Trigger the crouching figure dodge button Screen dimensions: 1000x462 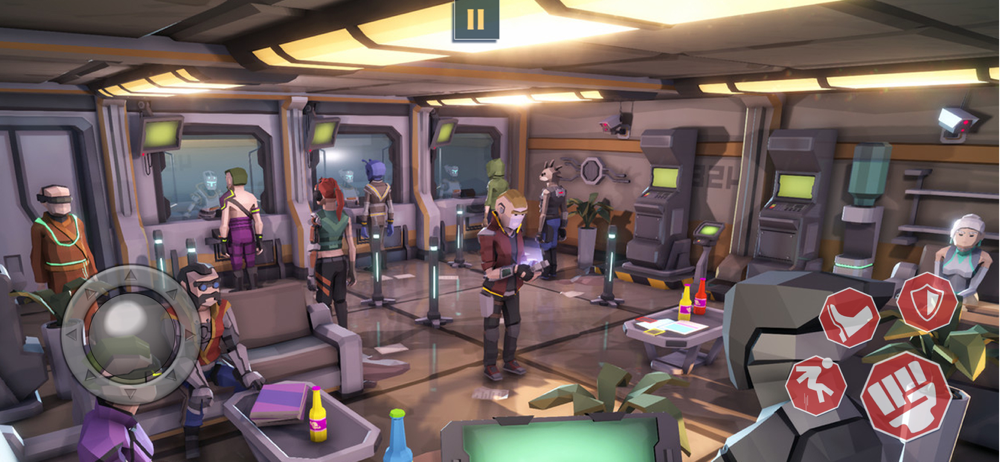tap(816, 384)
